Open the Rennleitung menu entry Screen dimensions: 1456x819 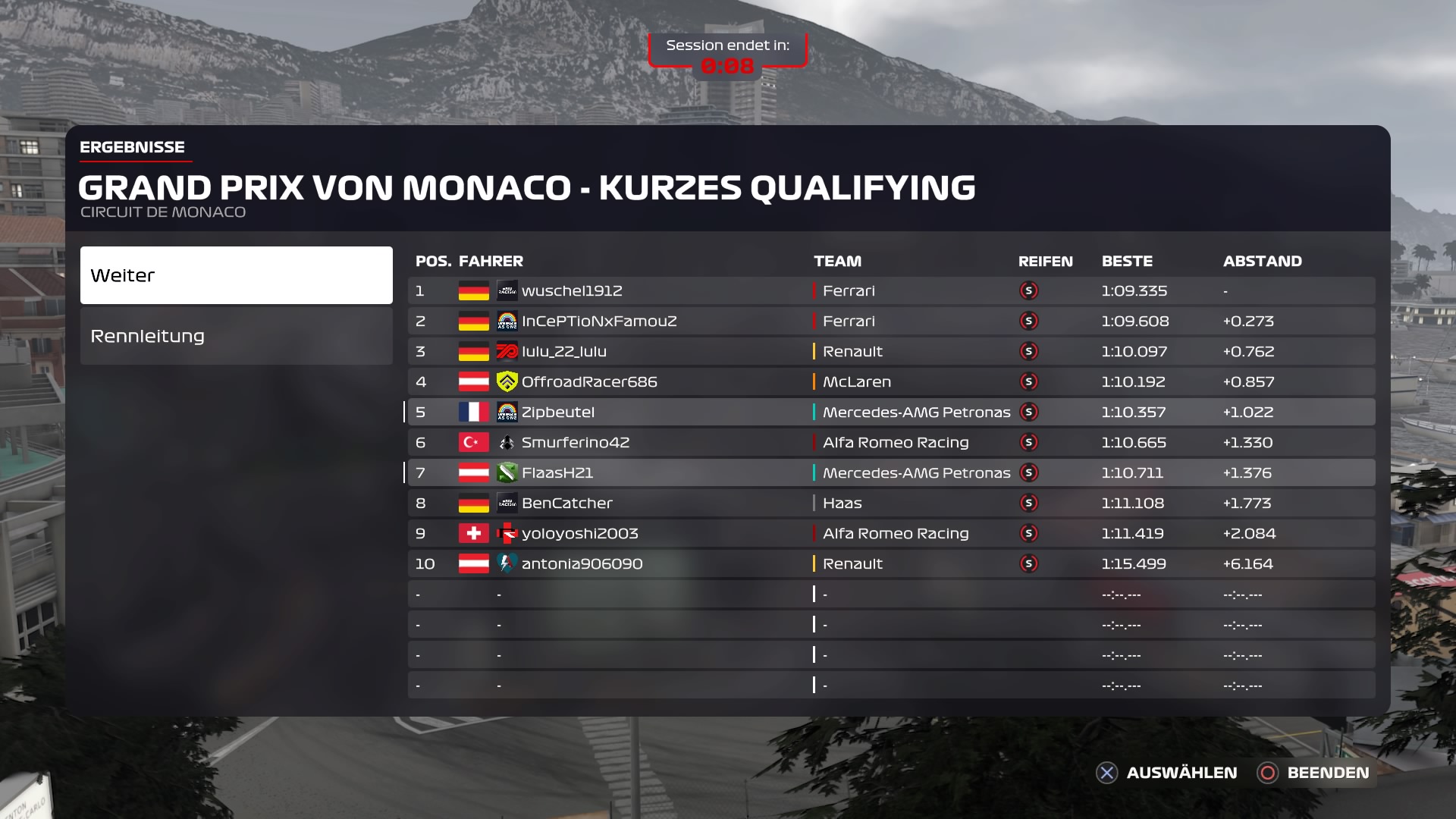pos(236,336)
